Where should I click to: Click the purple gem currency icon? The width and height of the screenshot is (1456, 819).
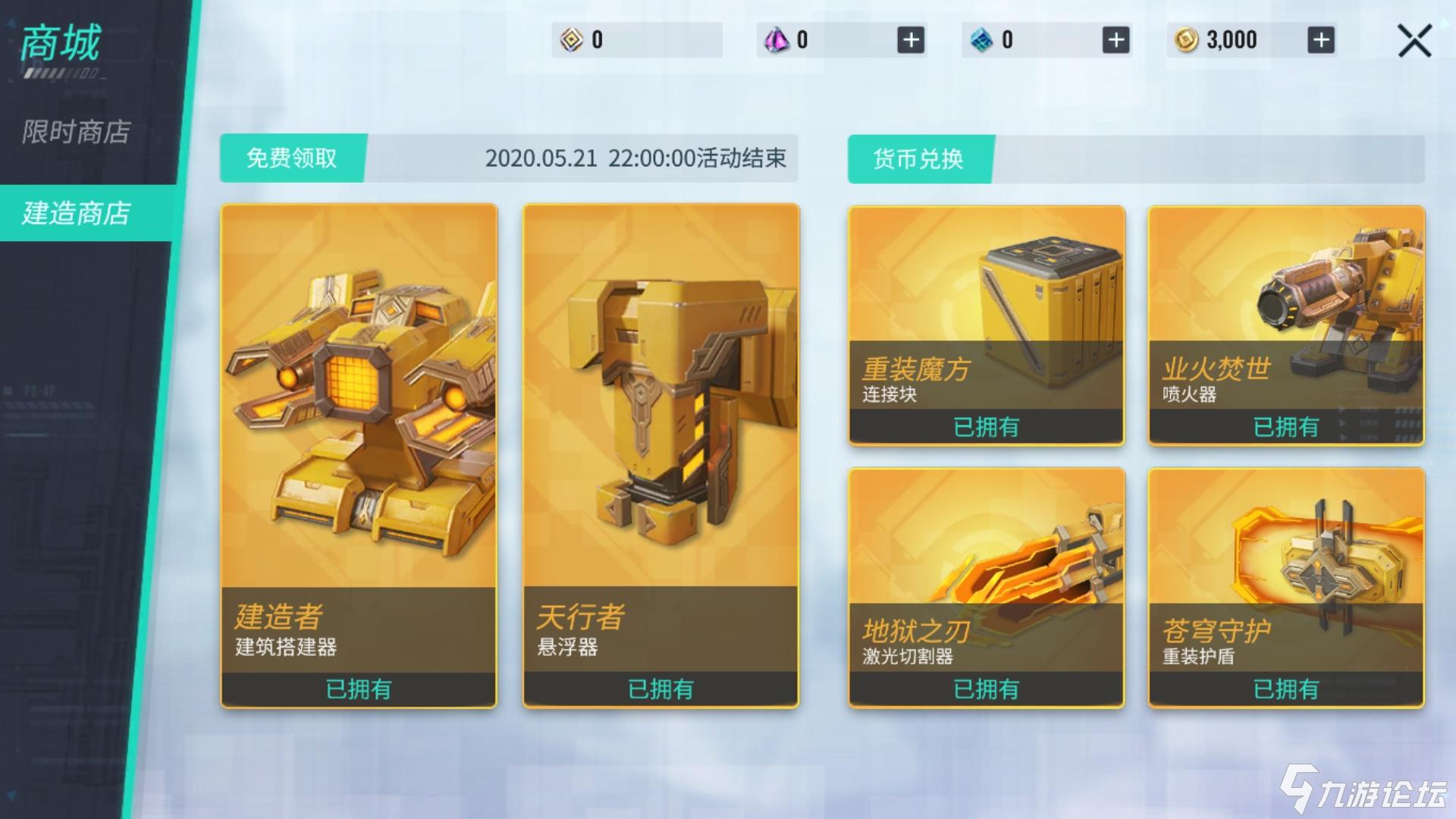(775, 39)
